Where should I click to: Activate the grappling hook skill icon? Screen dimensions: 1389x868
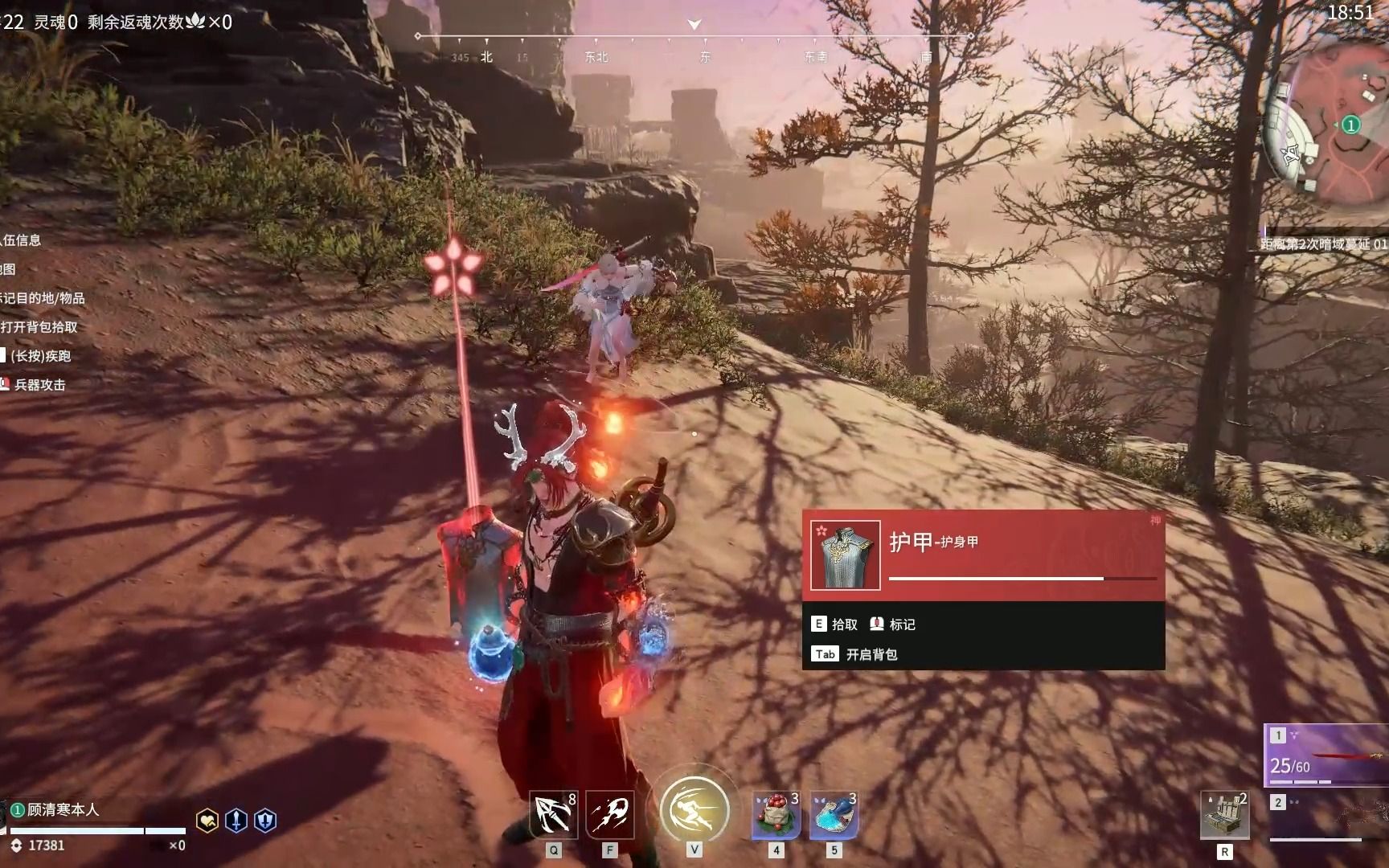pos(553,814)
